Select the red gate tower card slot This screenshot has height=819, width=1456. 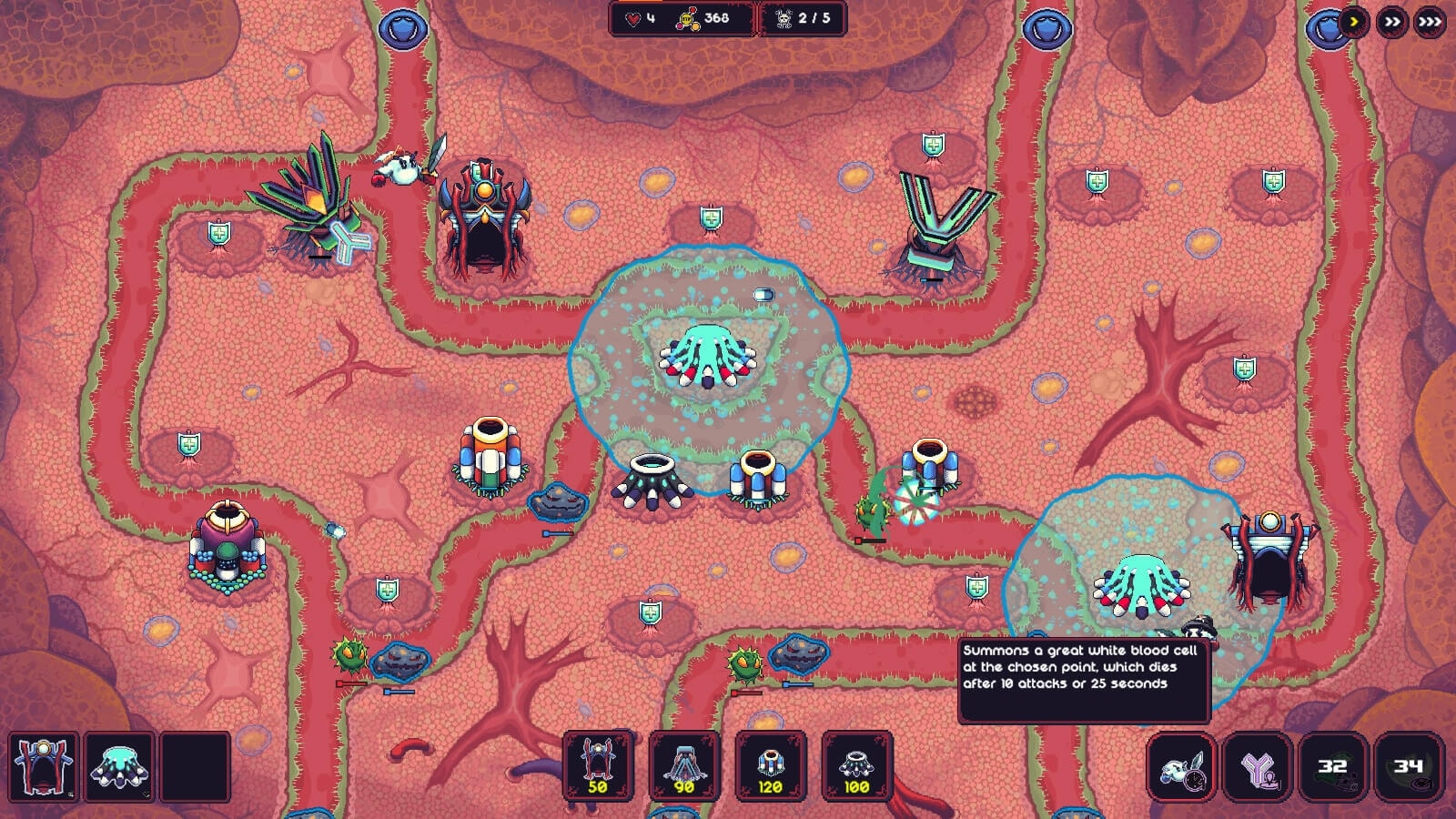(44, 766)
